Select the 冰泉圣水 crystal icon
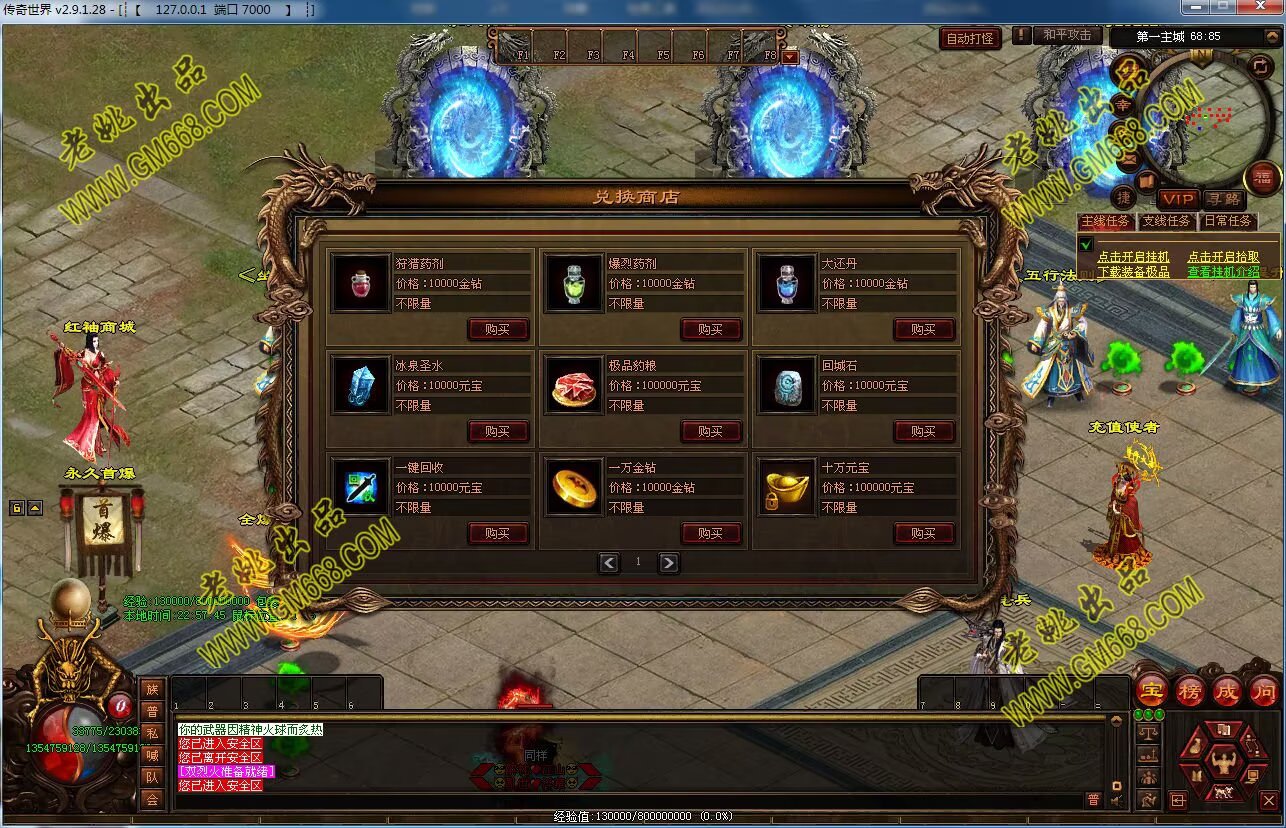This screenshot has width=1286, height=828. point(361,385)
